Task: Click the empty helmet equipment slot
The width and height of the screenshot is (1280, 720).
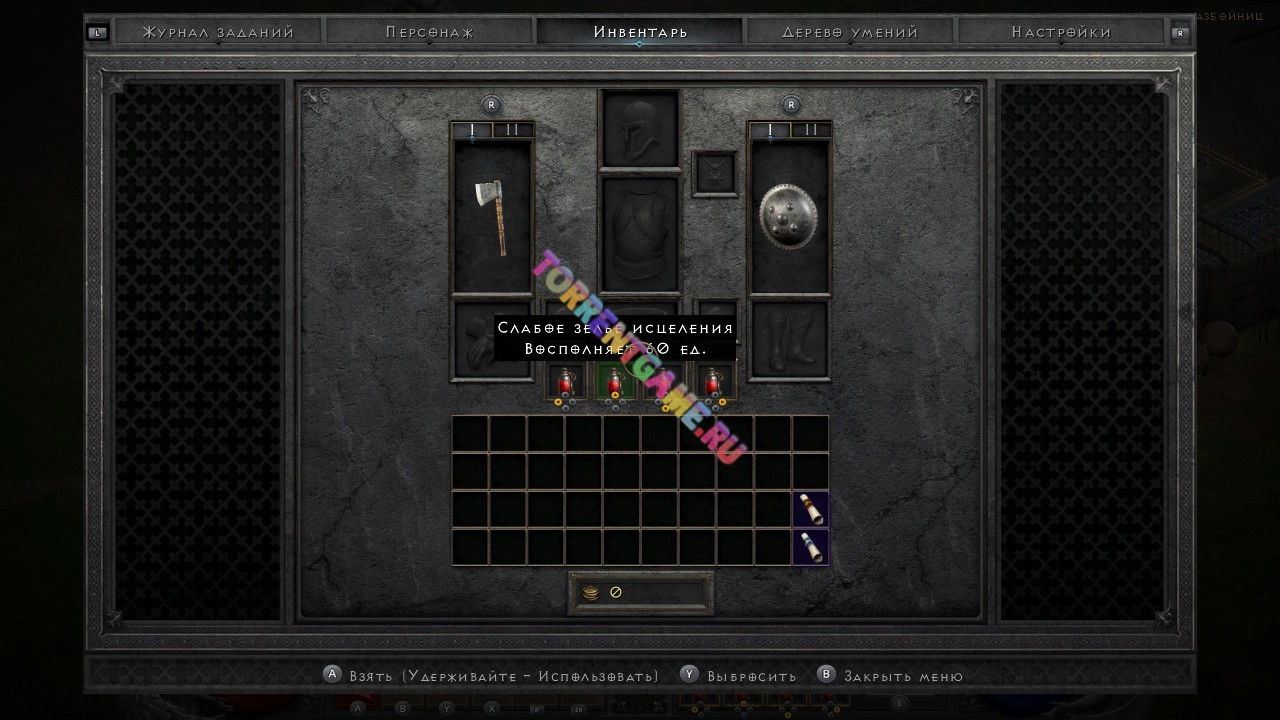Action: [x=640, y=129]
